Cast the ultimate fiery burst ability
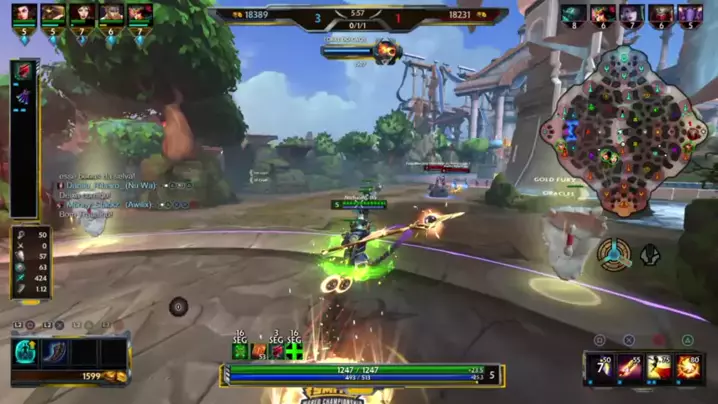Viewport: 718px width, 404px height. pyautogui.click(x=688, y=367)
